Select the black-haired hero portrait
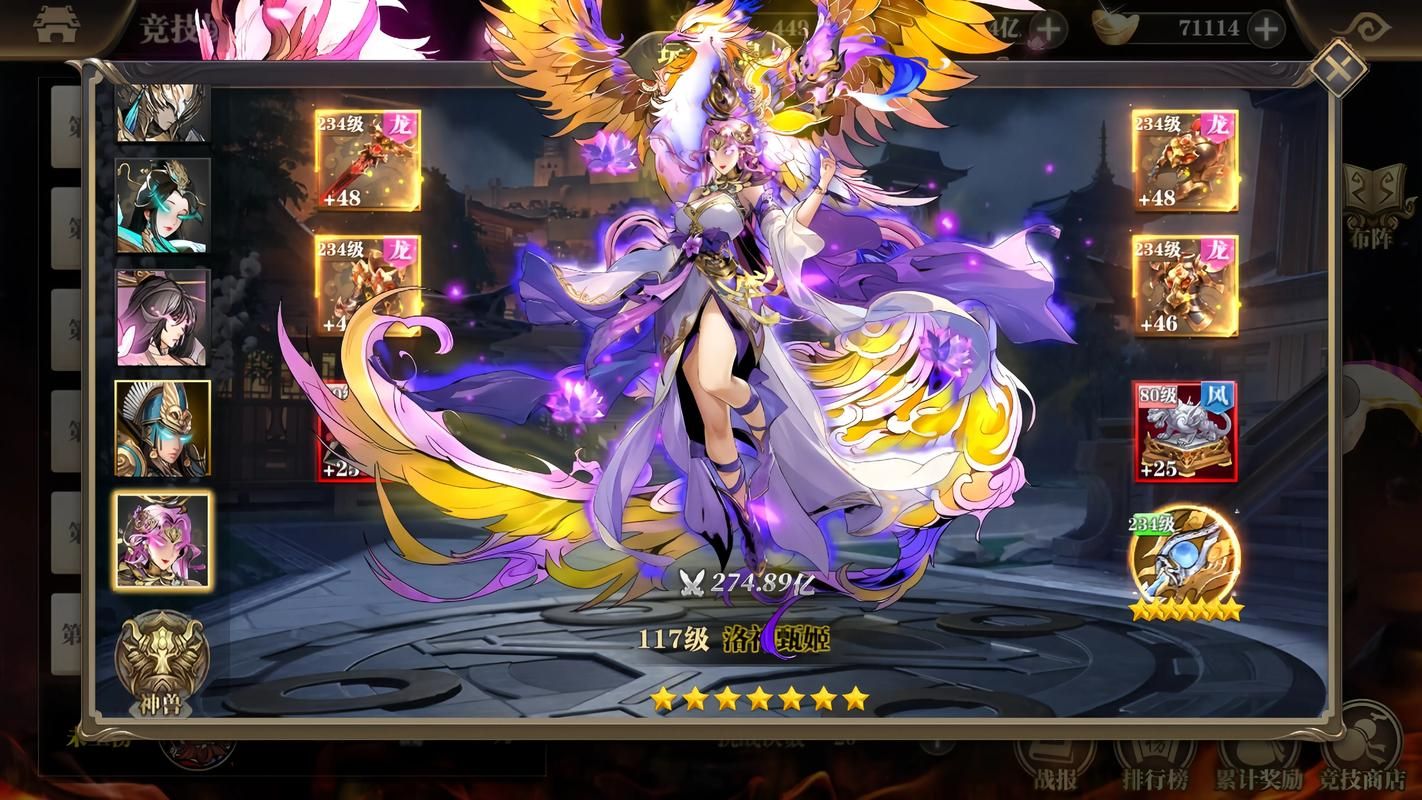Image resolution: width=1422 pixels, height=800 pixels. point(163,317)
